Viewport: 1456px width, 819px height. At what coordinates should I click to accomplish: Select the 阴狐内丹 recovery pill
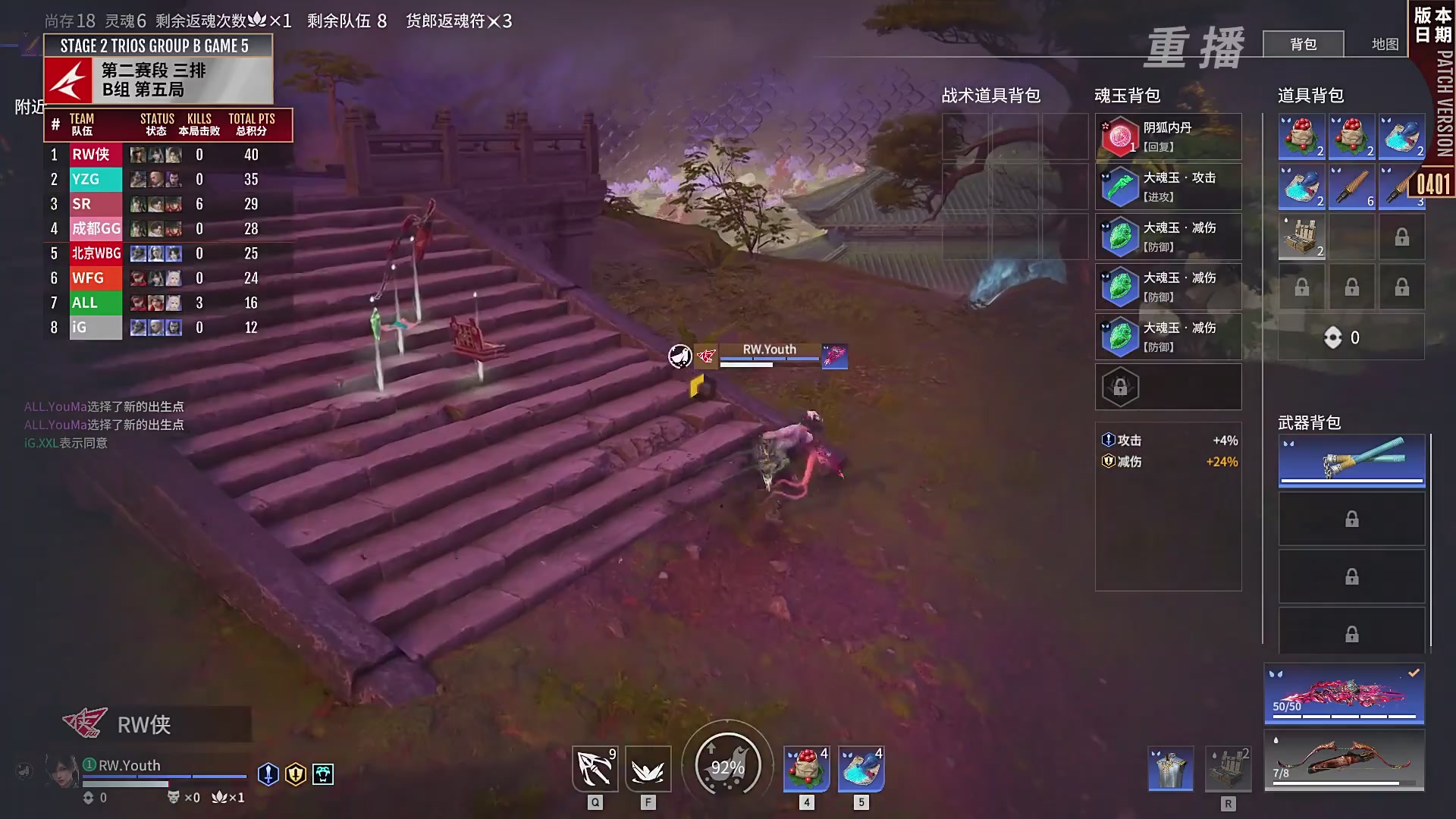point(1168,136)
